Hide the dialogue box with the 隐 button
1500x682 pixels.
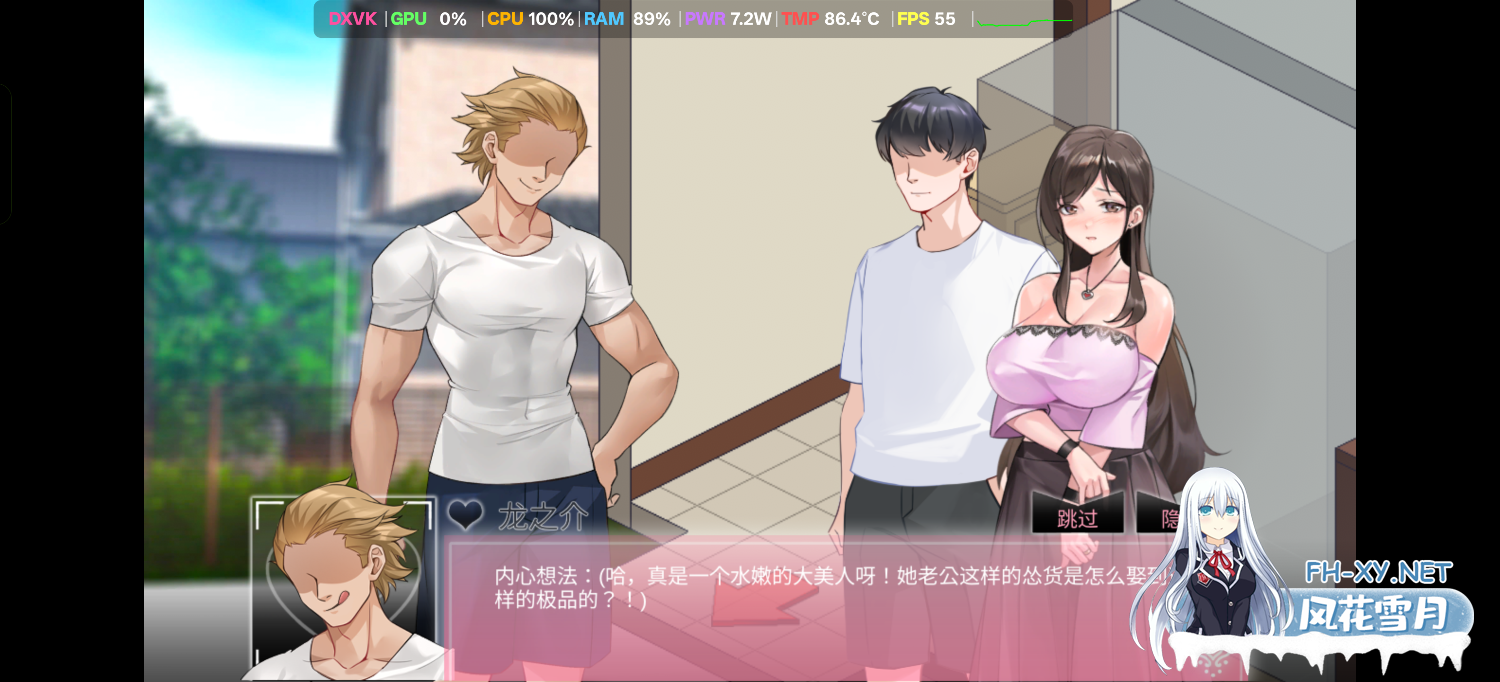(x=1167, y=518)
